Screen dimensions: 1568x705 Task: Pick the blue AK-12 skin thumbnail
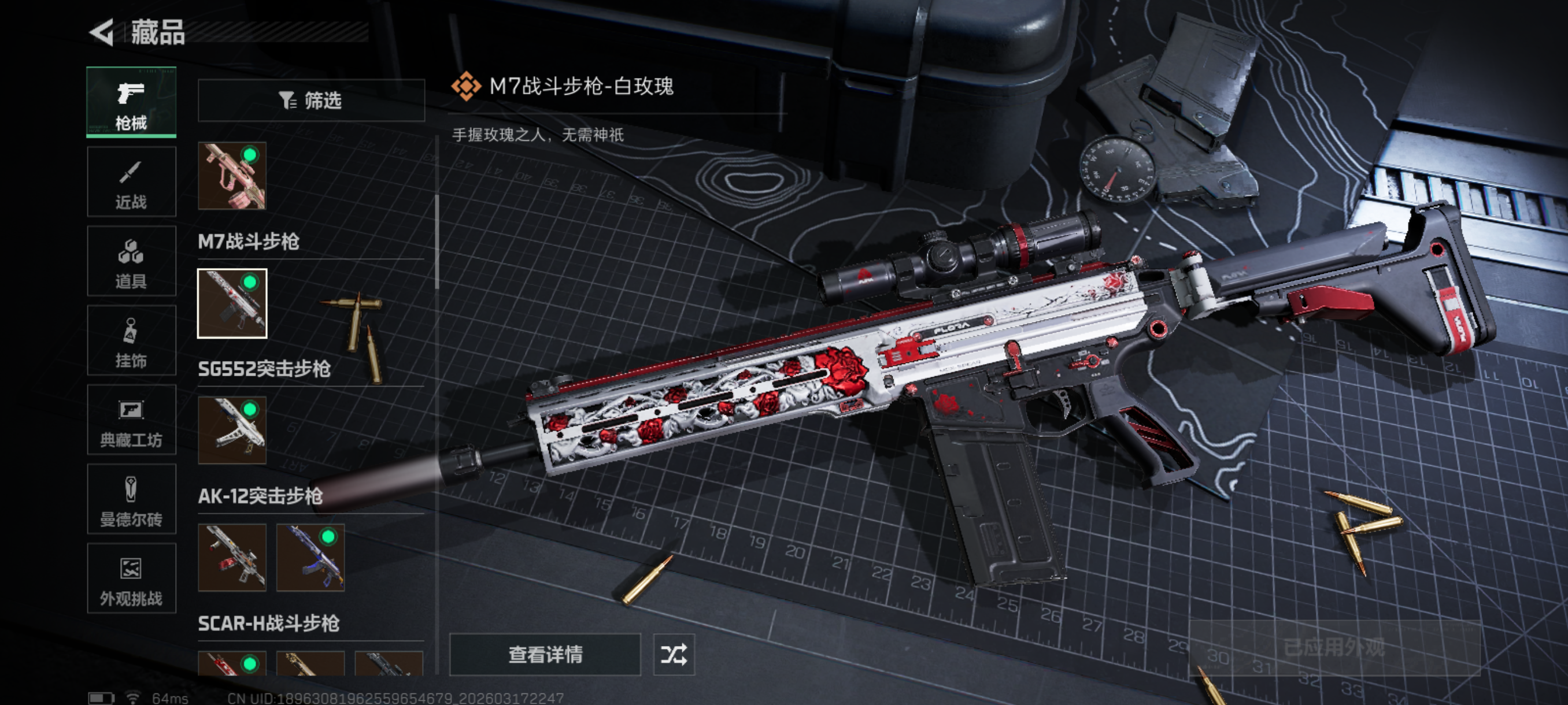pos(310,557)
